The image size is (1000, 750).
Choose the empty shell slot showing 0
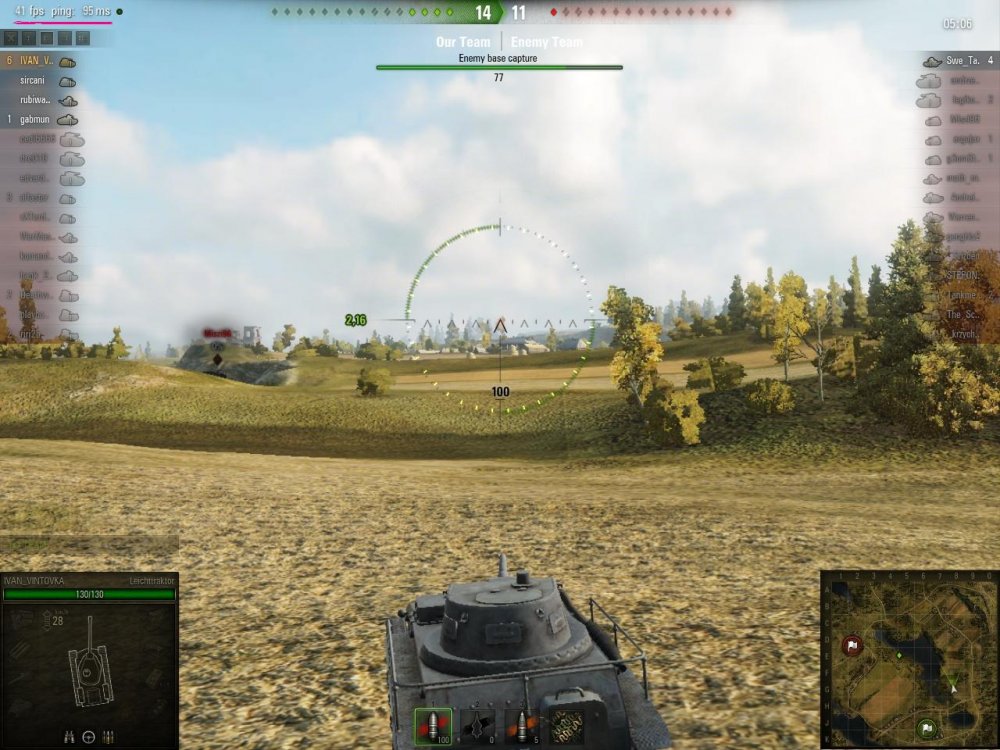pyautogui.click(x=477, y=727)
